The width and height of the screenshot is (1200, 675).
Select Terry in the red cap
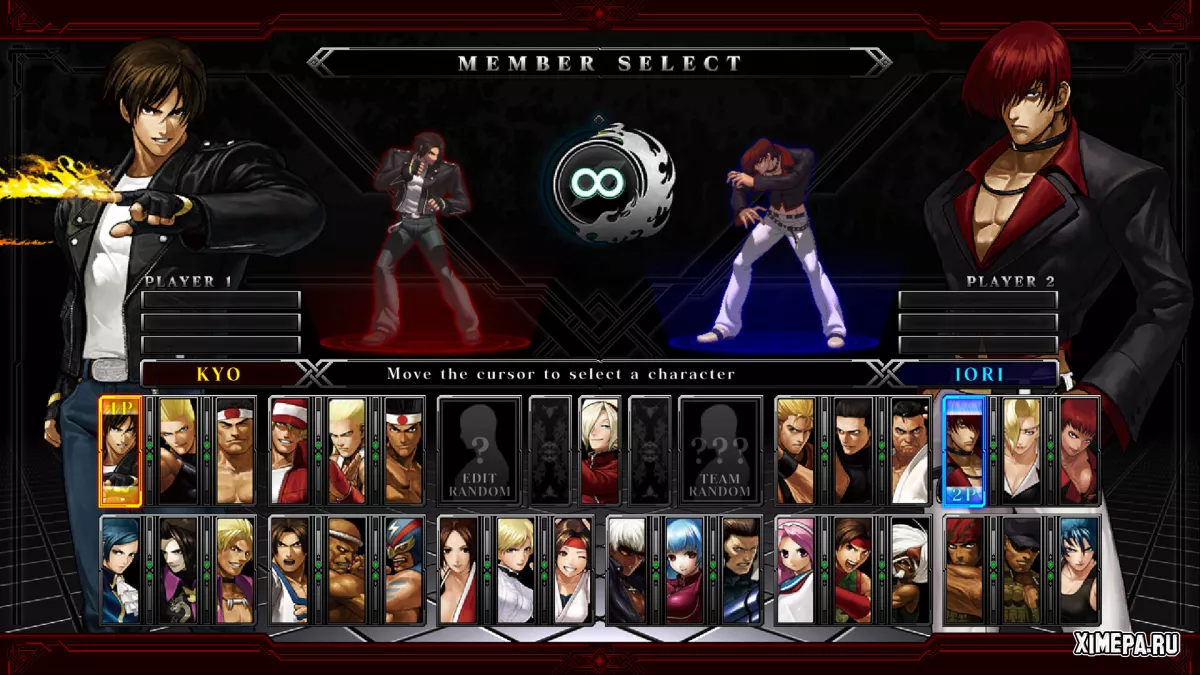[x=291, y=451]
